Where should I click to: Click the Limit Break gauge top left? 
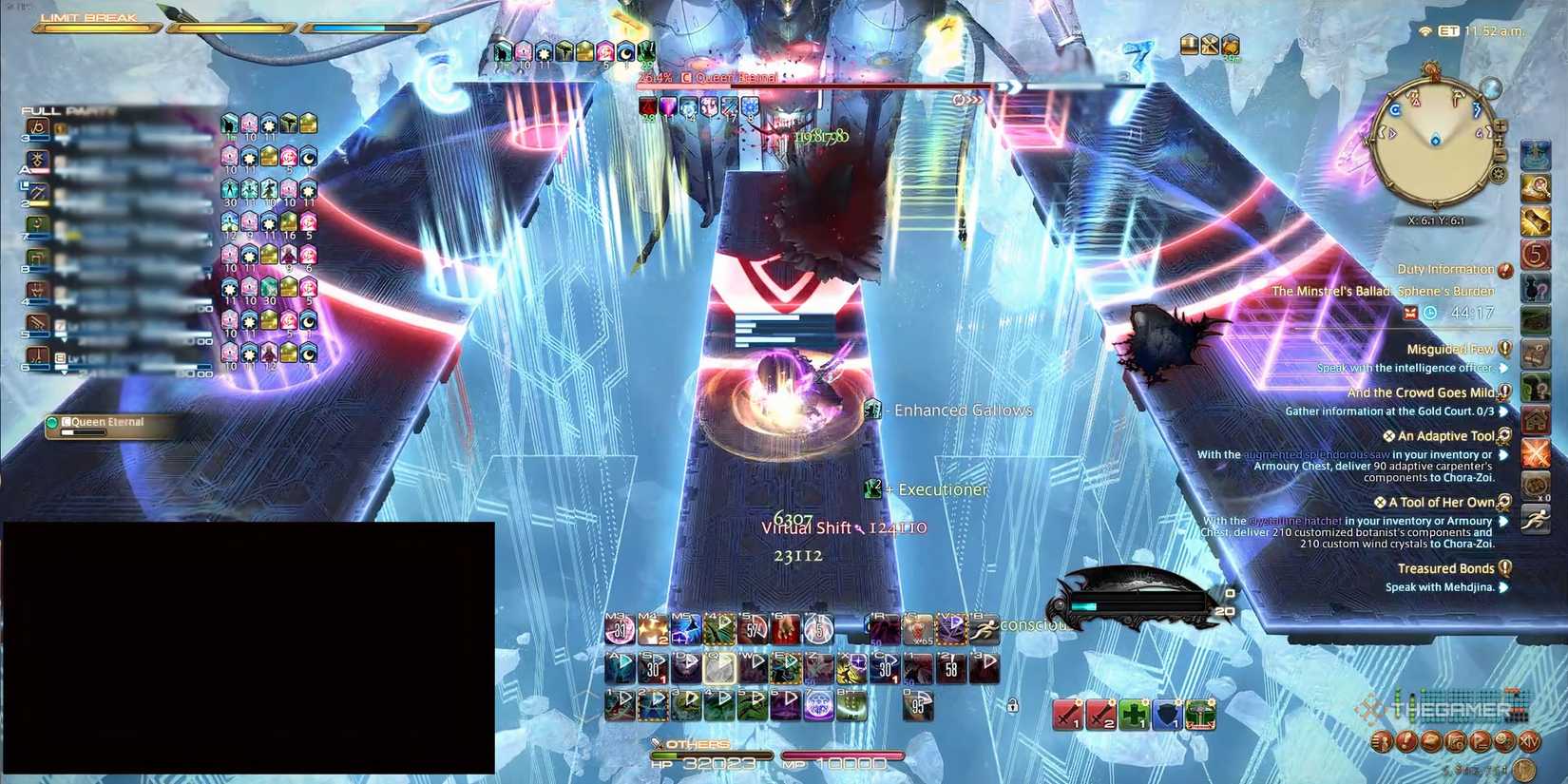95,28
